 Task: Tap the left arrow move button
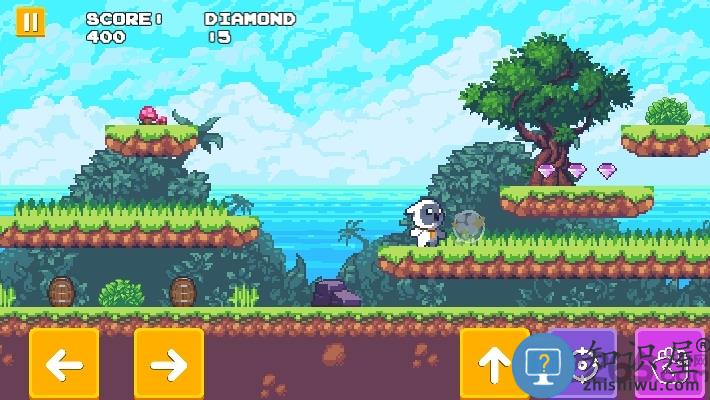coord(64,364)
